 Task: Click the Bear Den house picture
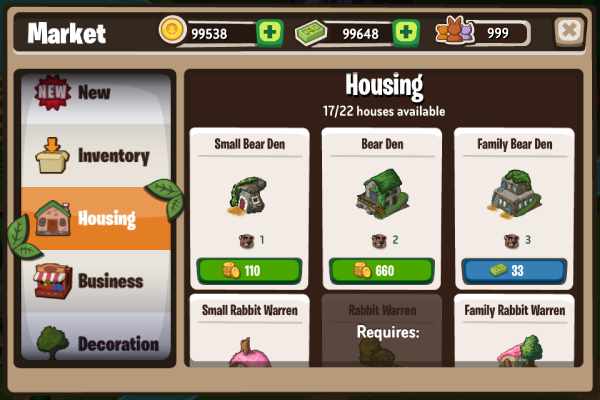point(381,195)
